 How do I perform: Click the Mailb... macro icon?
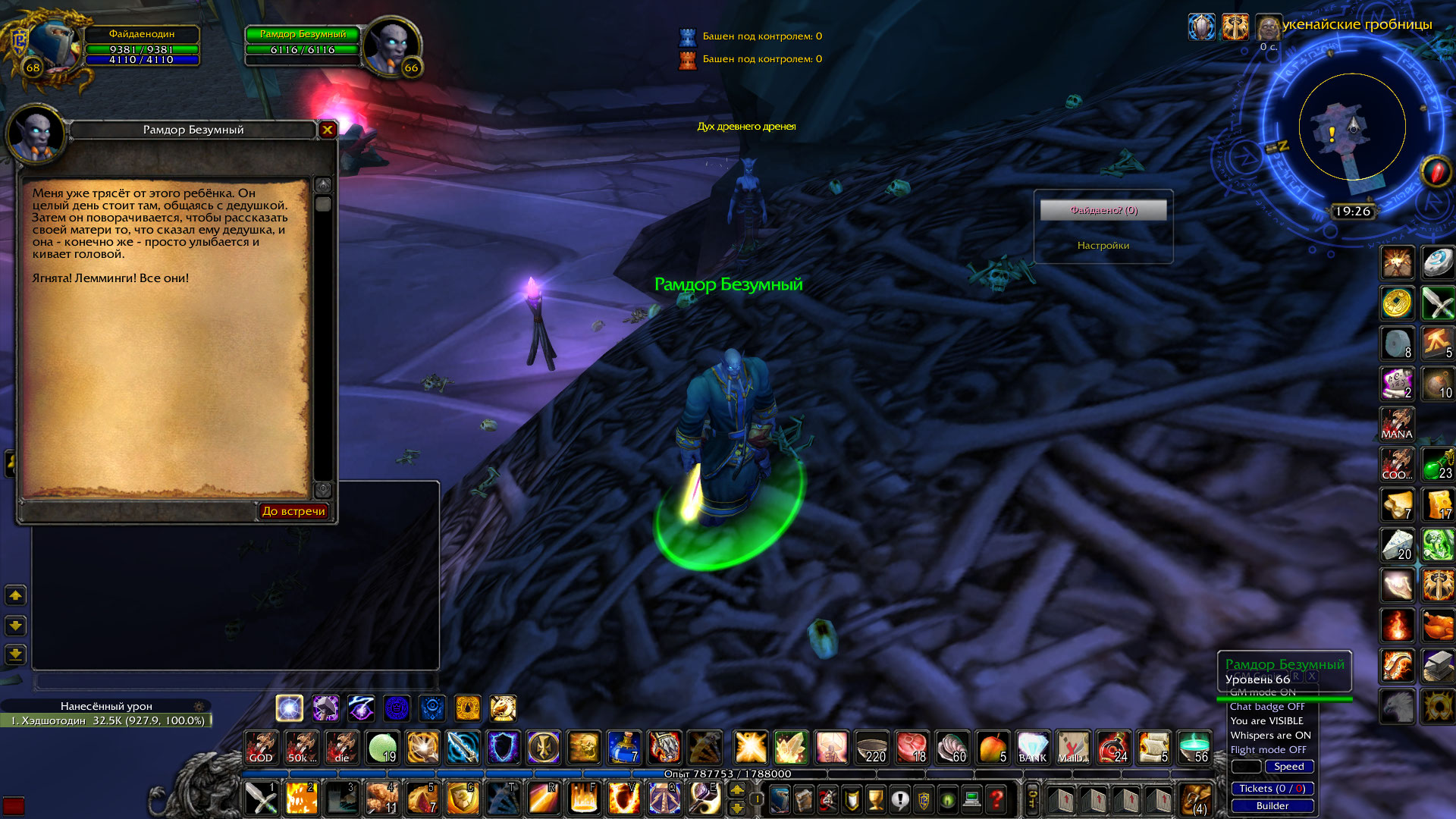coord(1074,748)
